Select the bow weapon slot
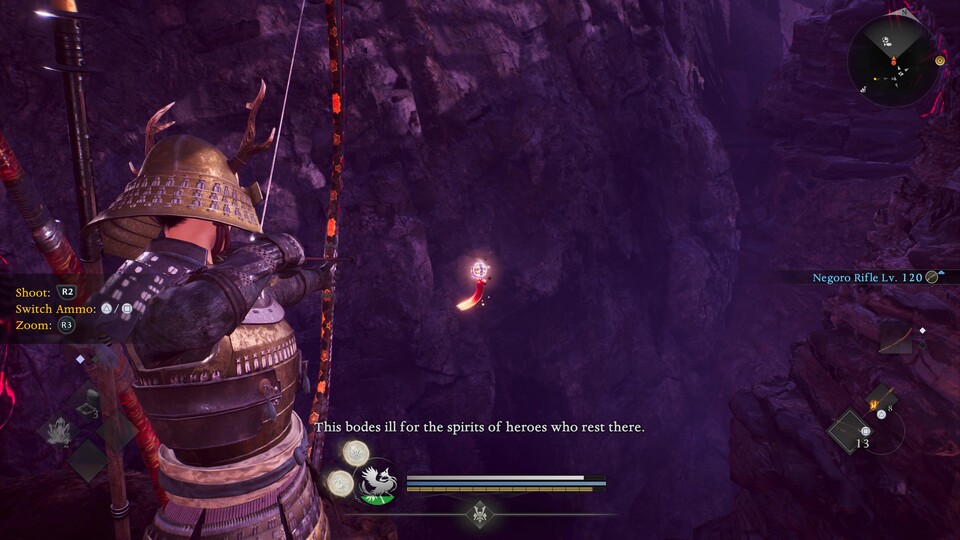The height and width of the screenshot is (540, 960). point(894,337)
